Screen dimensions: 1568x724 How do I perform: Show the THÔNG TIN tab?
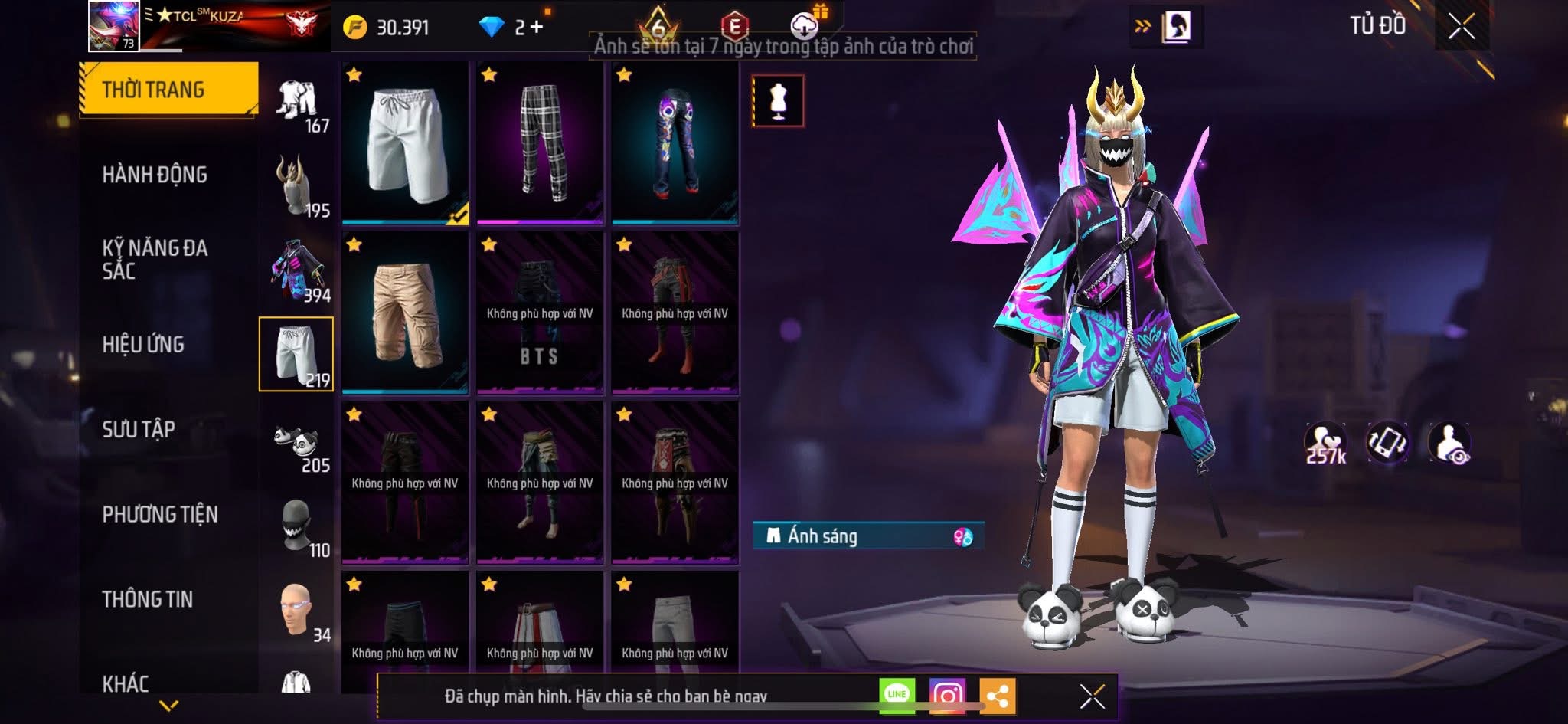(148, 599)
